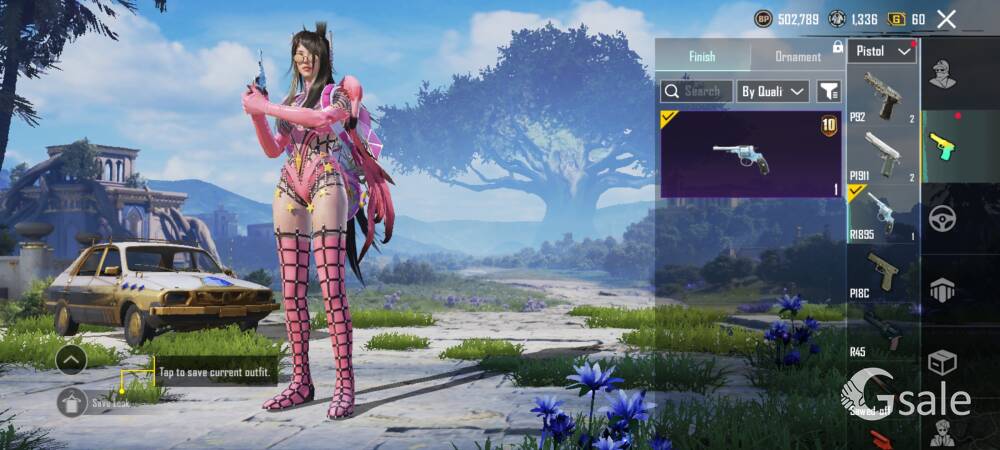1000x450 pixels.
Task: Choose the P92 pistol
Action: click(882, 96)
